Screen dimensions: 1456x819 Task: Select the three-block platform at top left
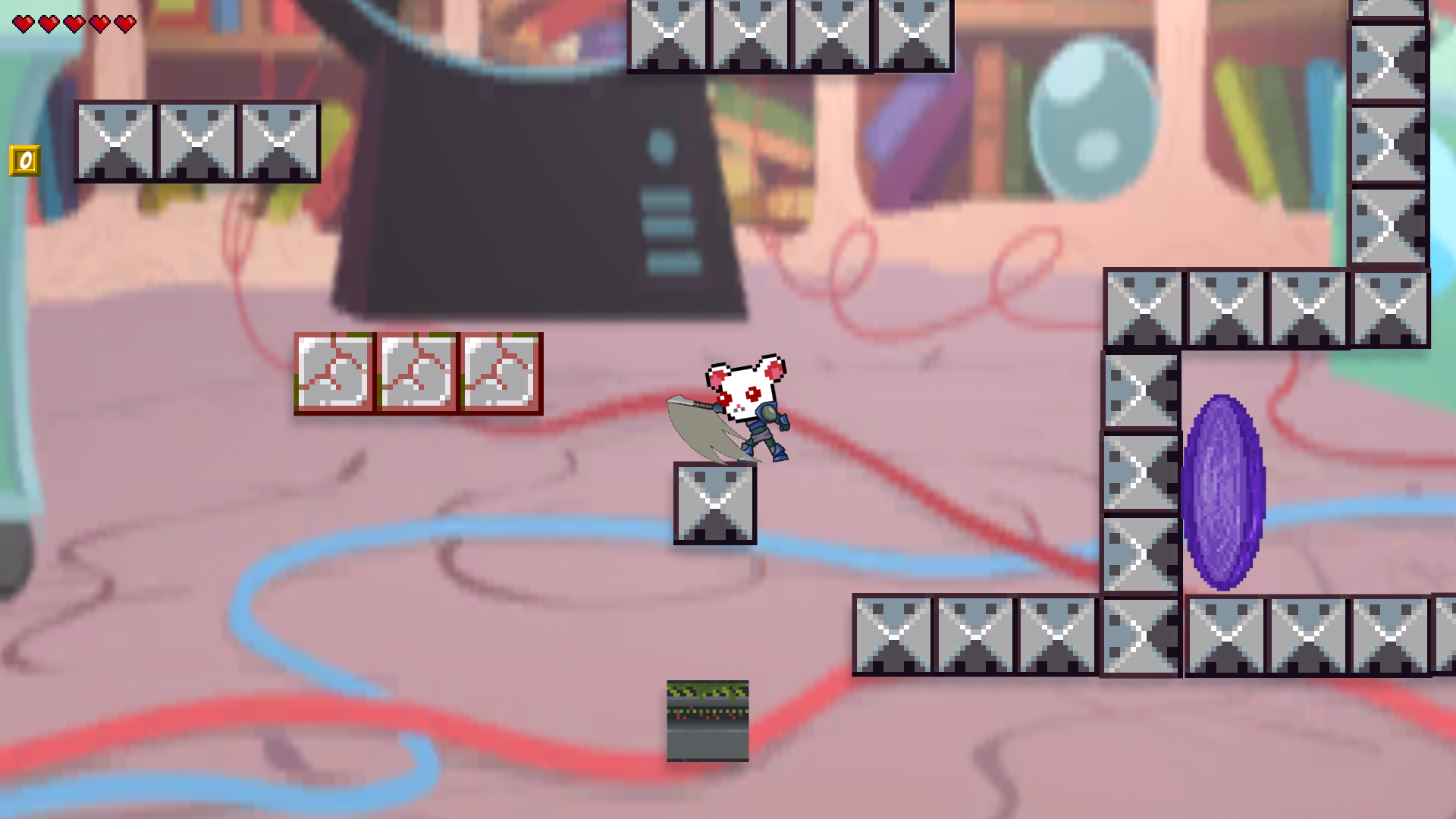(197, 142)
